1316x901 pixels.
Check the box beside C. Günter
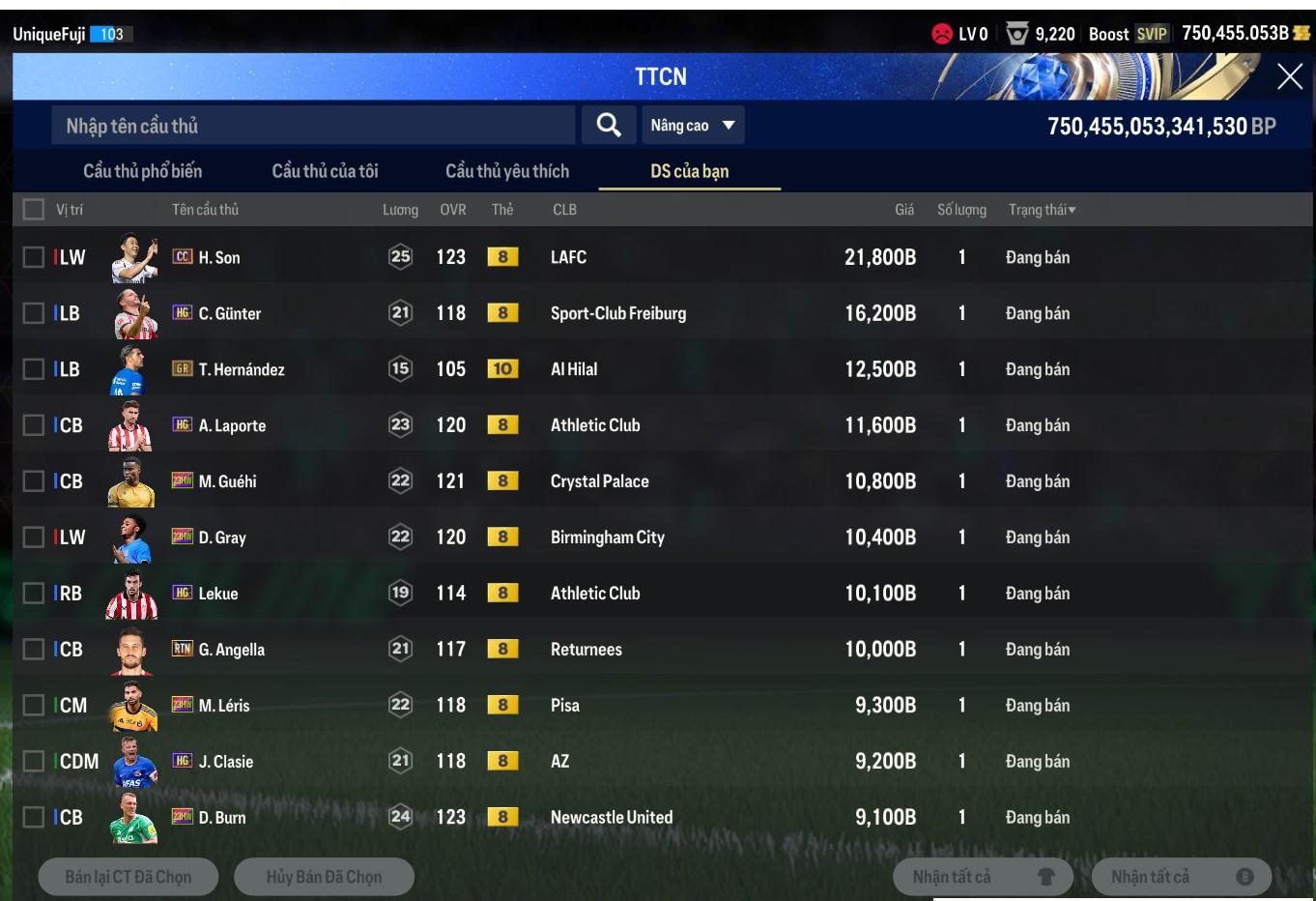34,313
